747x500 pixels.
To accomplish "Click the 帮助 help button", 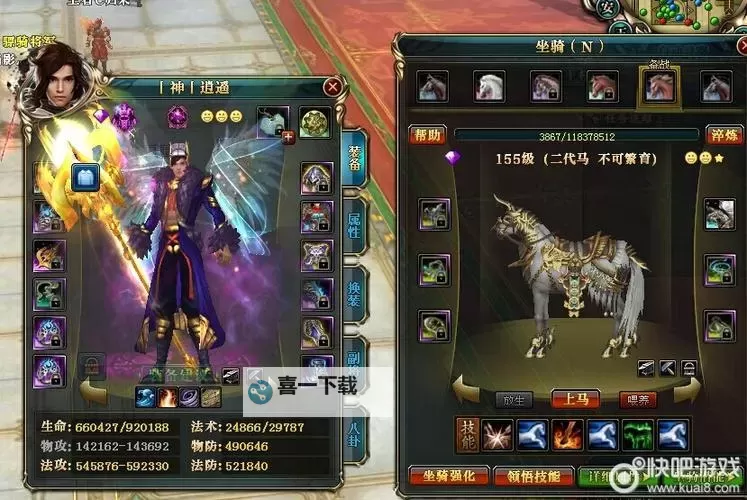I will point(428,135).
